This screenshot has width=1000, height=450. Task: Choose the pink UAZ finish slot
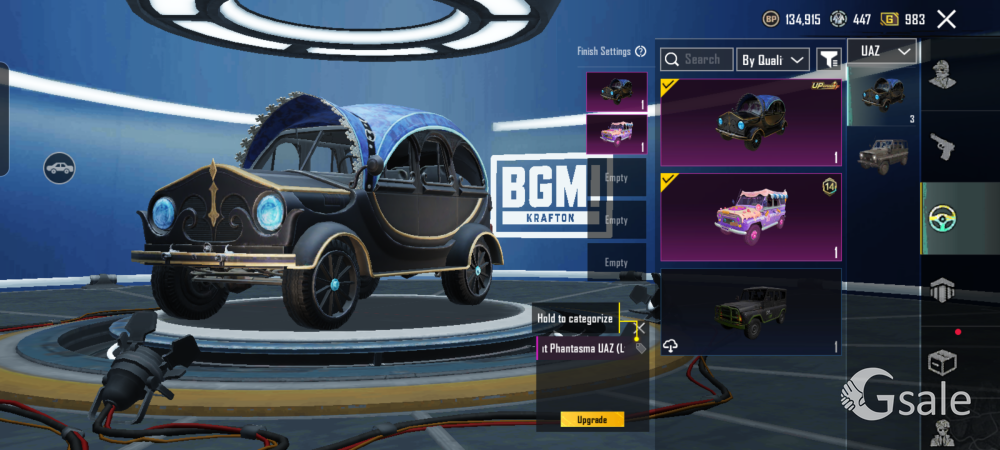pyautogui.click(x=616, y=134)
